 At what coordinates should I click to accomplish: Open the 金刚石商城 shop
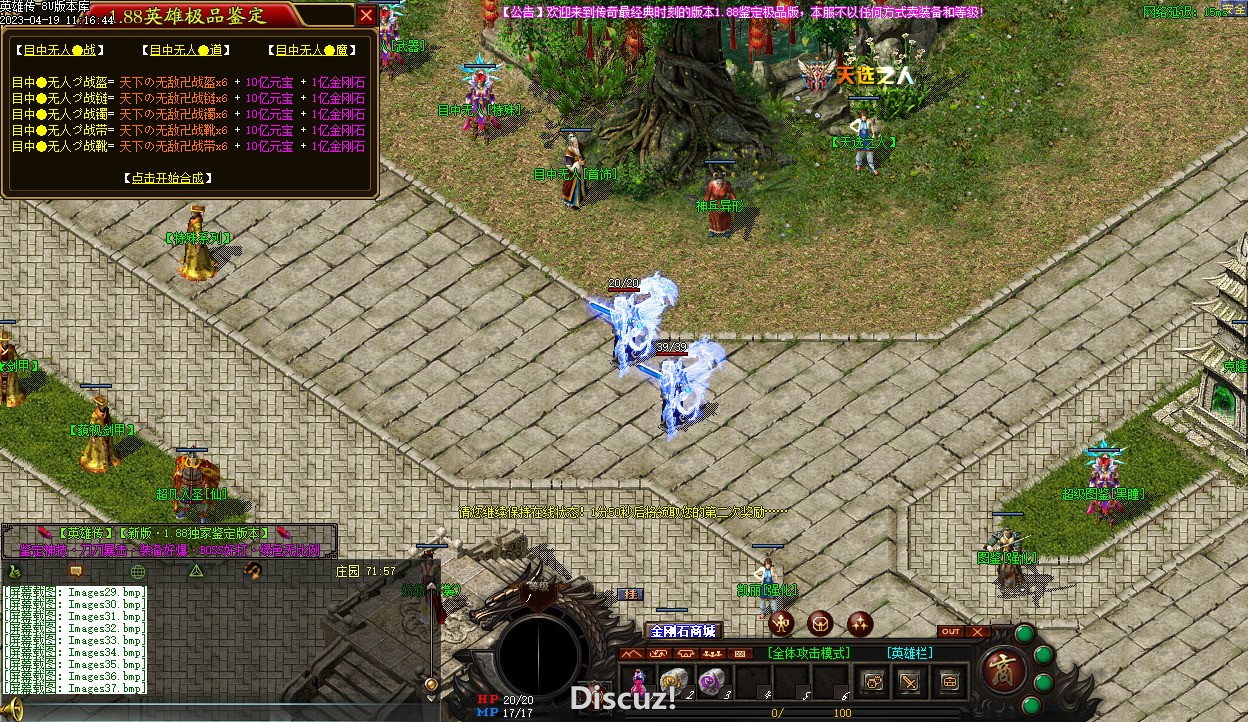tap(683, 631)
